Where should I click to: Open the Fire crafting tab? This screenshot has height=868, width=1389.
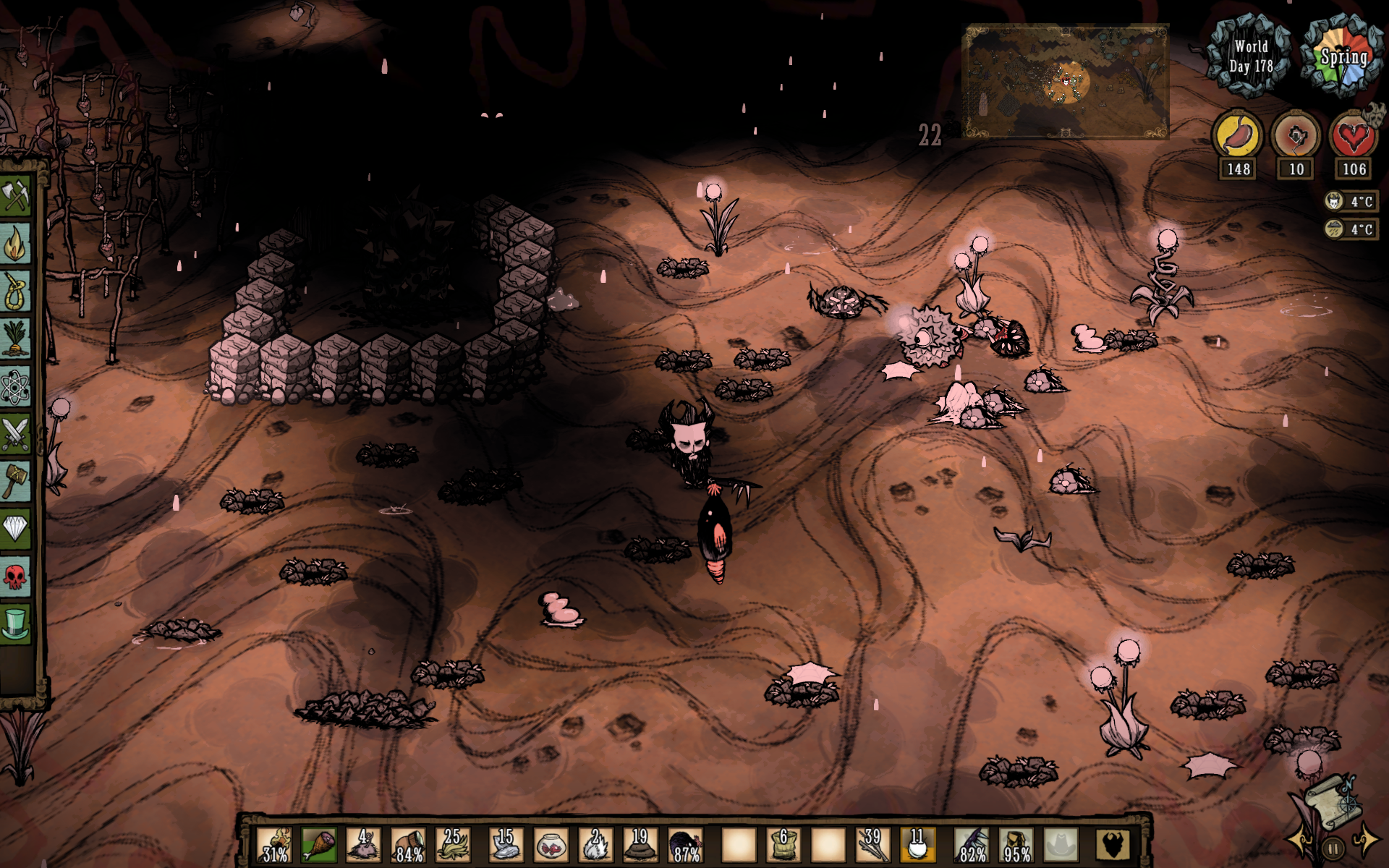click(x=16, y=244)
